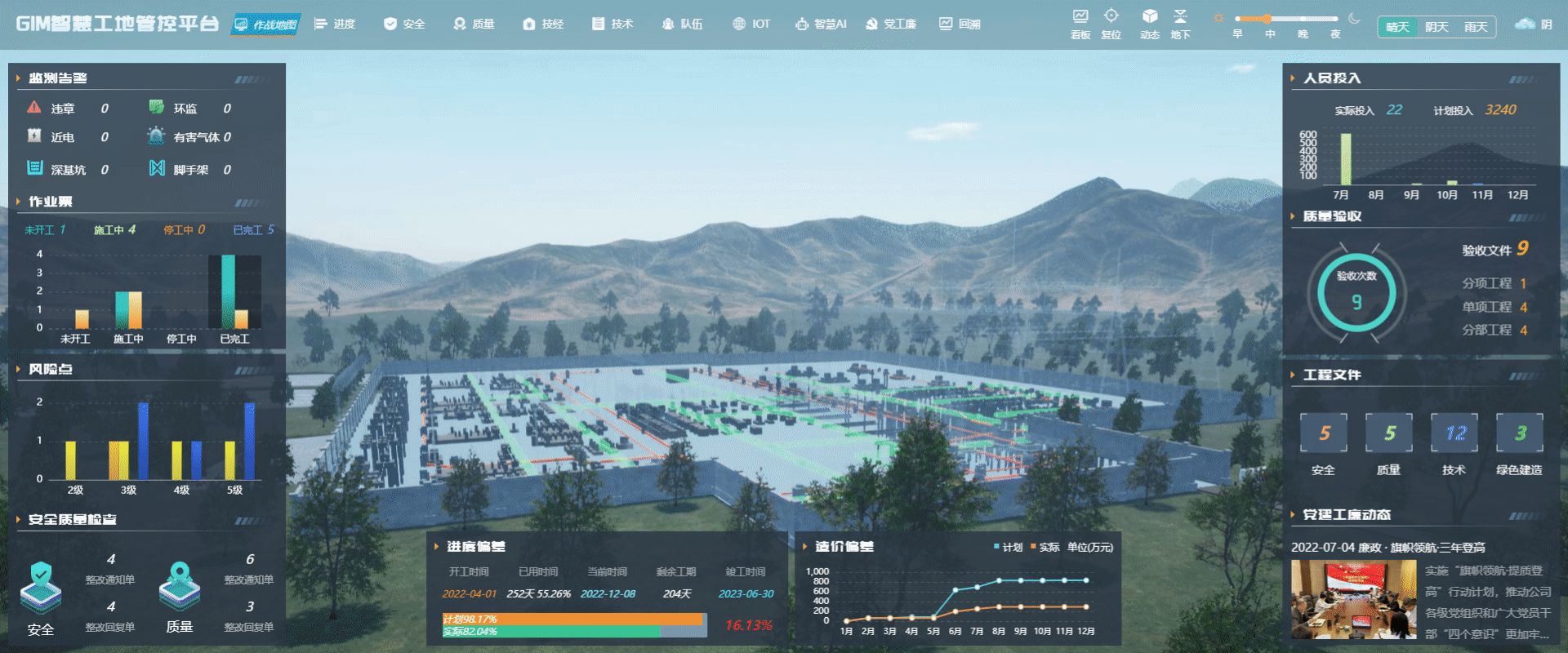Screen dimensions: 1568x653
Task: Select the 质量 quality menu
Action: coord(474,24)
